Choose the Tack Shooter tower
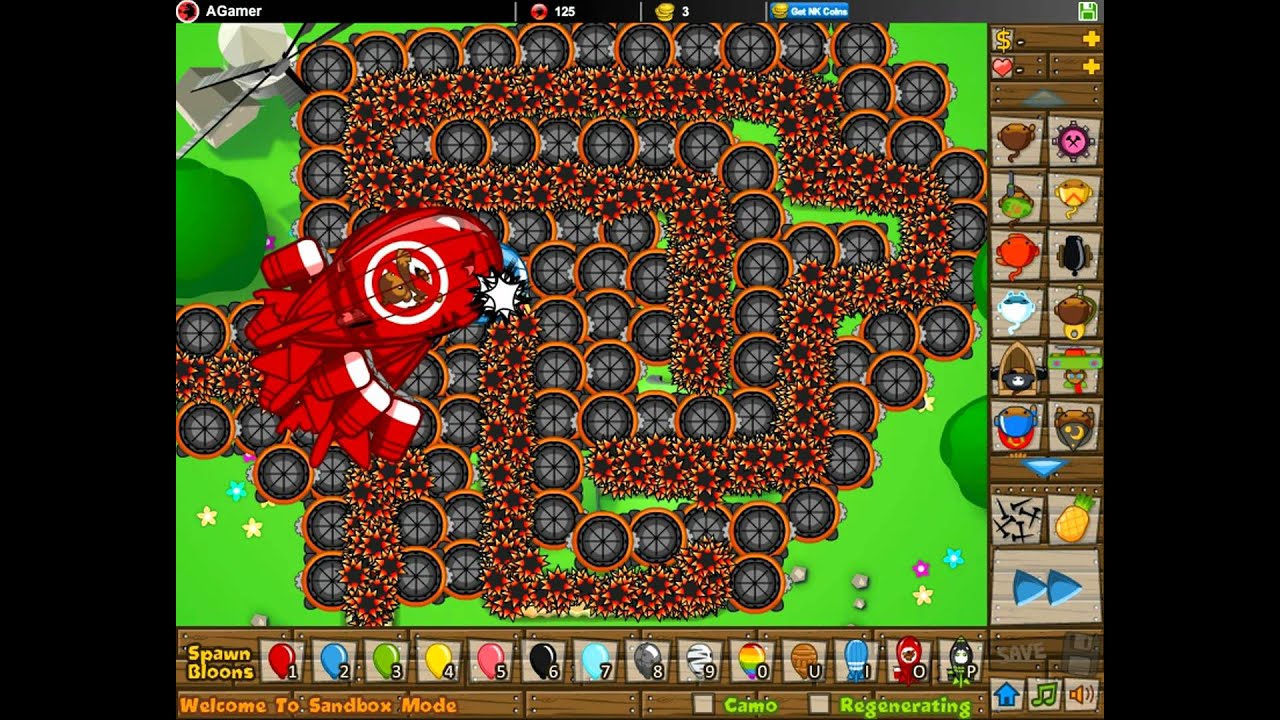Screen dimensions: 1280x720 1074,140
